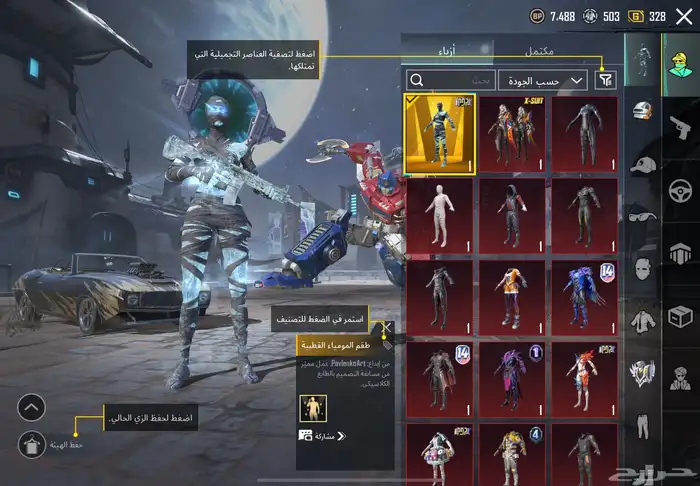Select the X-Suit outfit tile
Image resolution: width=700 pixels, height=486 pixels.
512,135
